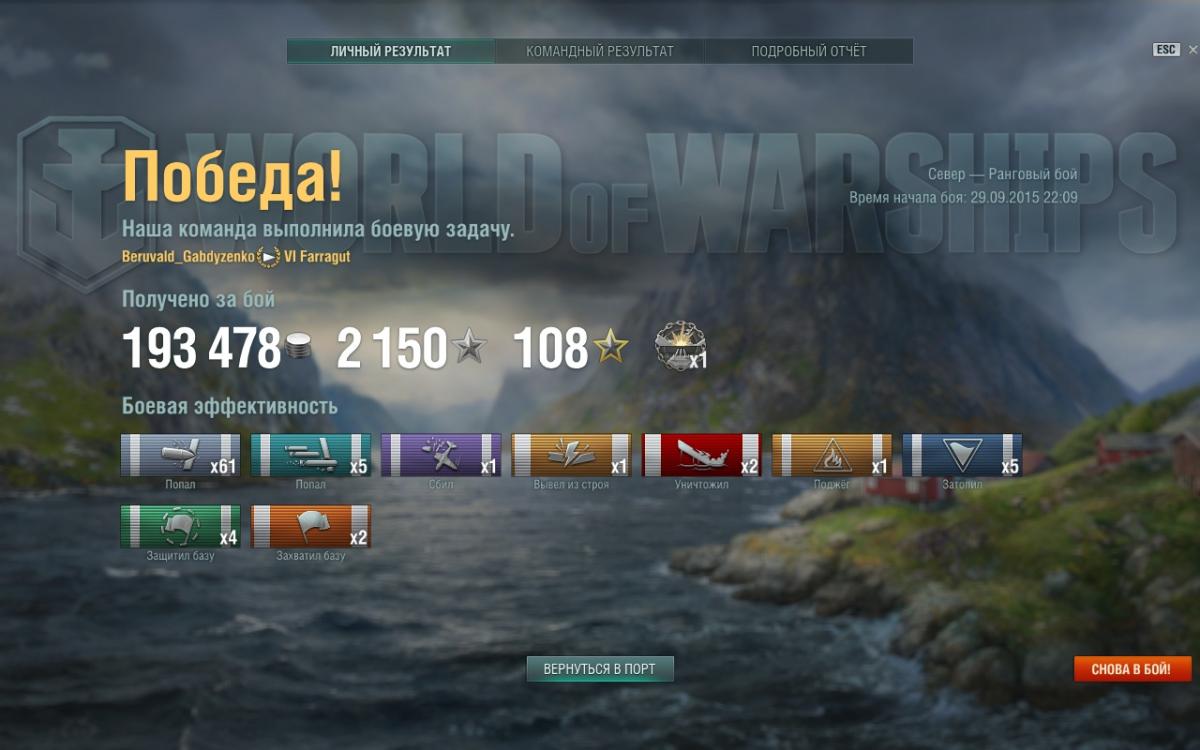Screen dimensions: 1200x750
Task: Select the achievement medal icon
Action: pyautogui.click(x=678, y=345)
